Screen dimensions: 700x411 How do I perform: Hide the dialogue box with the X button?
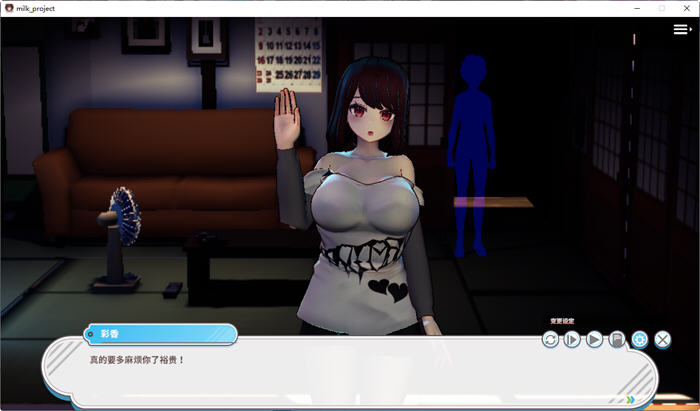pos(662,340)
